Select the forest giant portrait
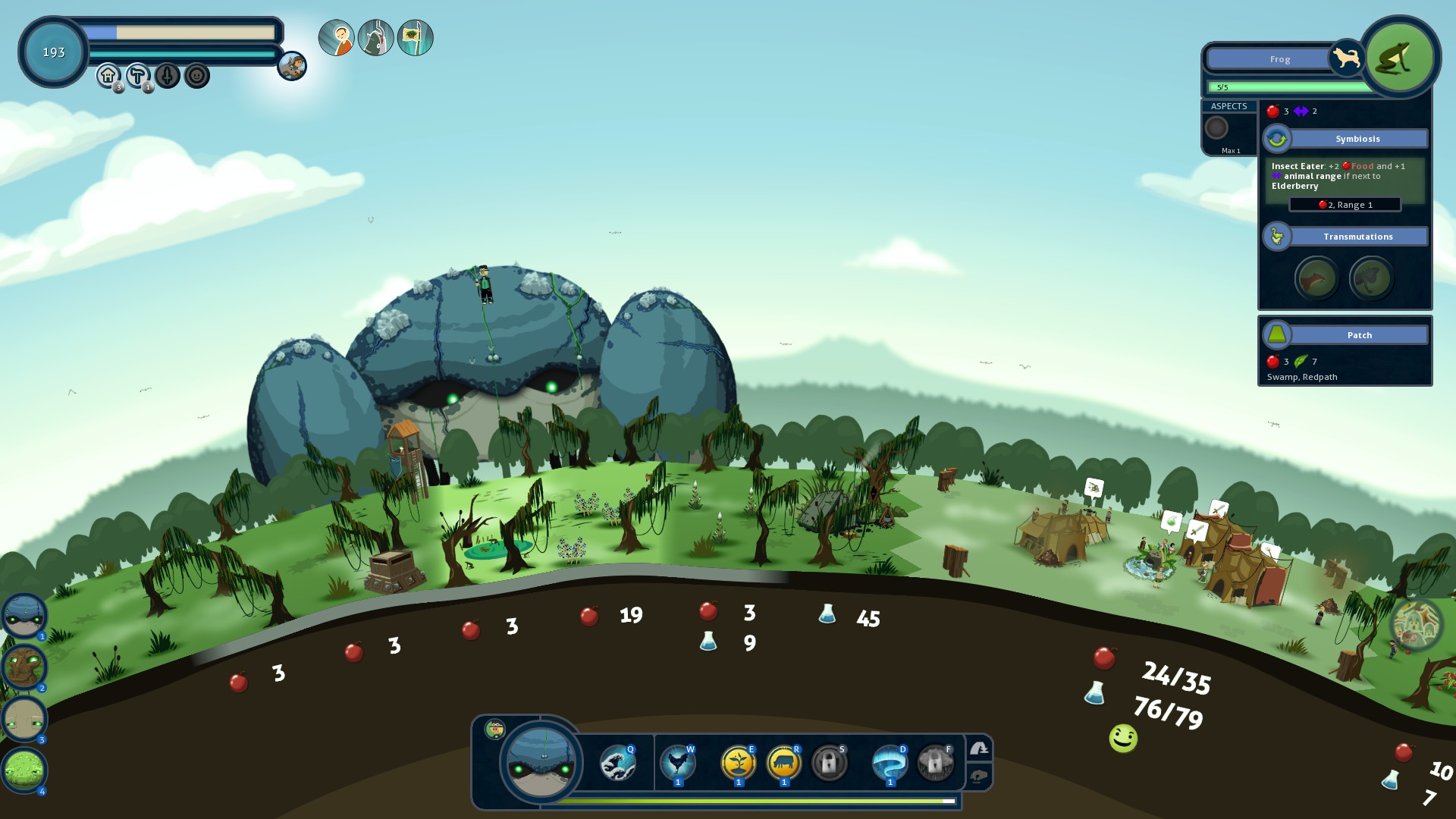This screenshot has height=819, width=1456. pos(24,667)
